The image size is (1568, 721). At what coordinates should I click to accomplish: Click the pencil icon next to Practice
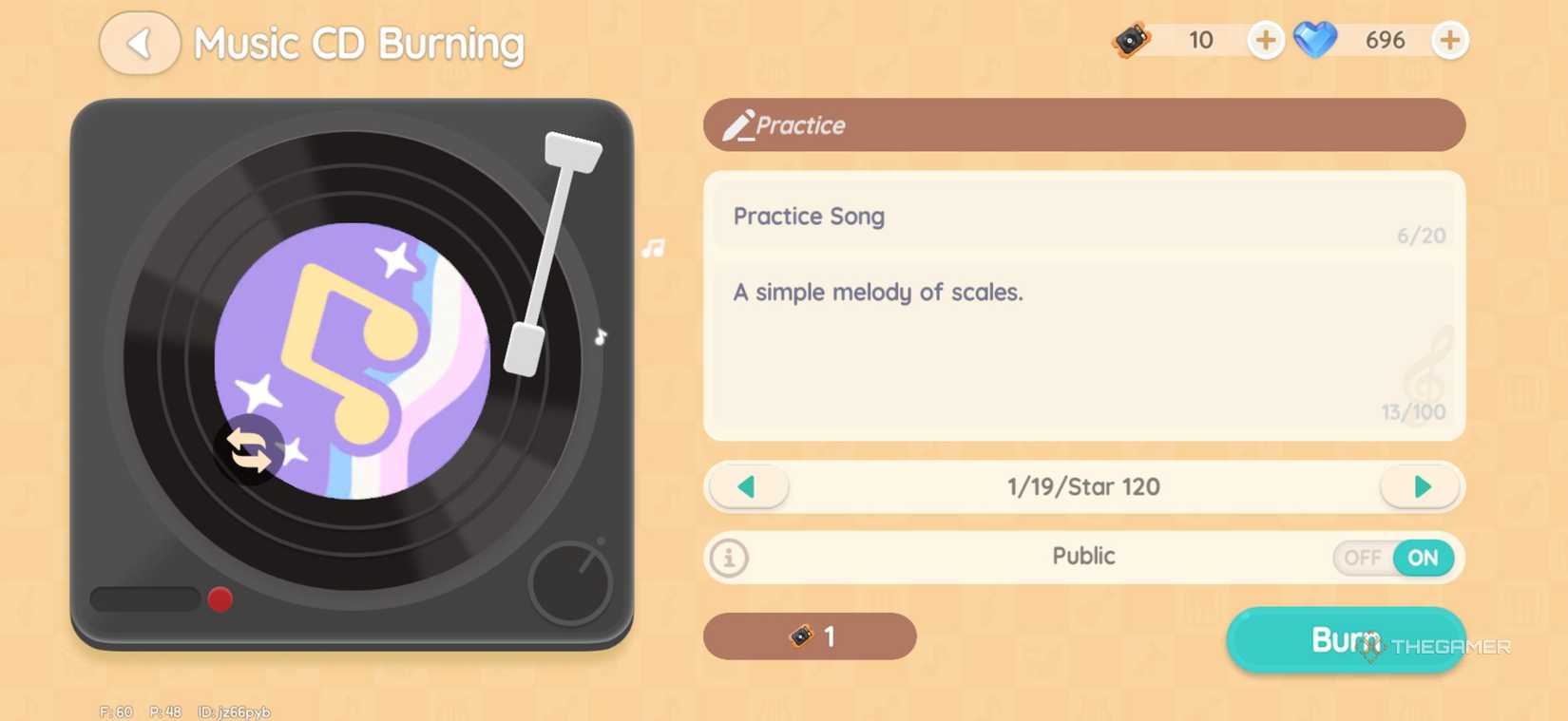pyautogui.click(x=740, y=123)
